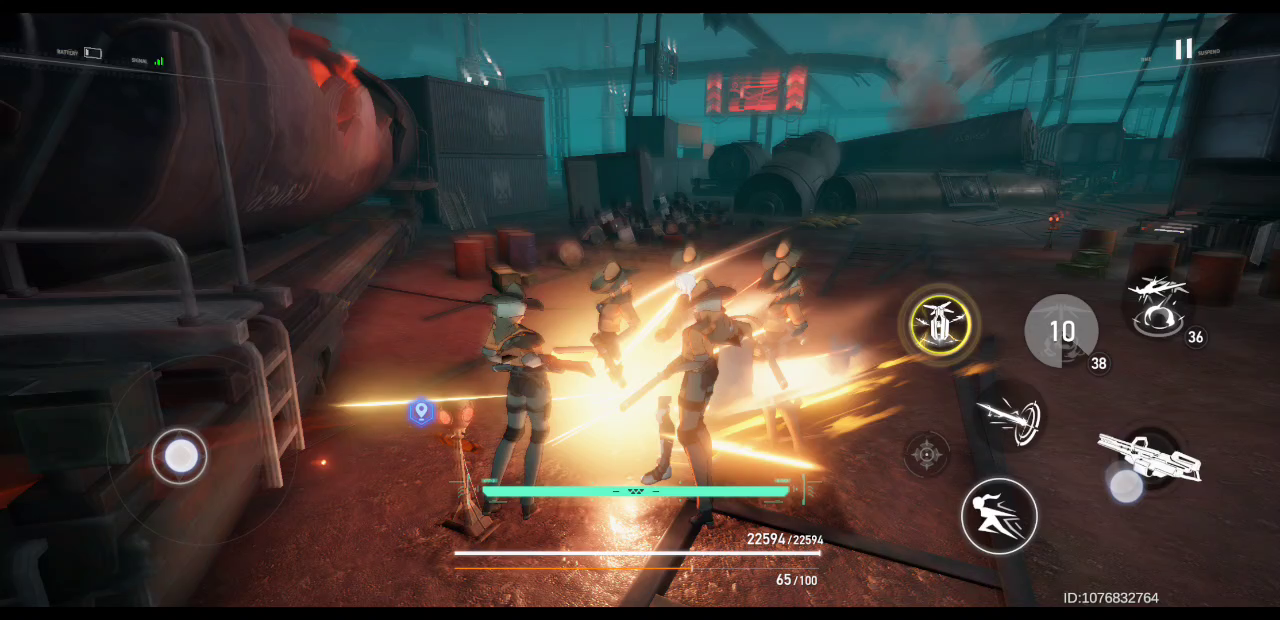Fire the assault rifle attack button

[x=1148, y=459]
